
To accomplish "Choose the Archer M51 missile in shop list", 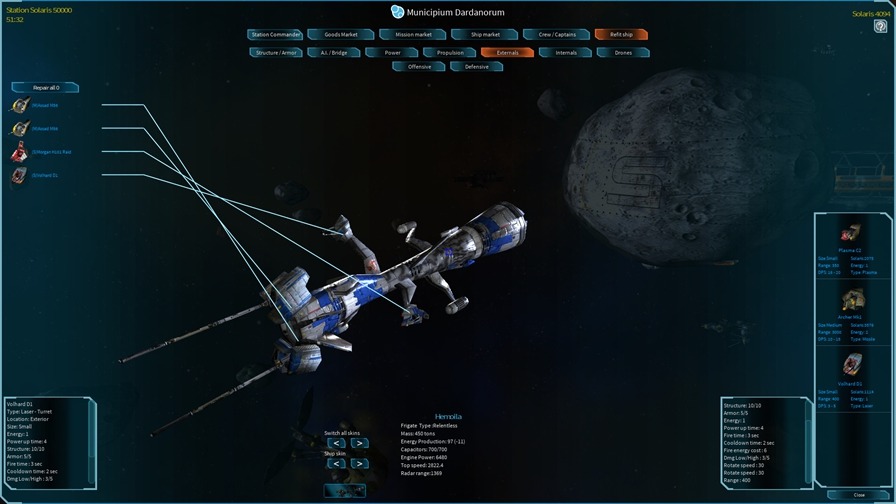I will (850, 301).
